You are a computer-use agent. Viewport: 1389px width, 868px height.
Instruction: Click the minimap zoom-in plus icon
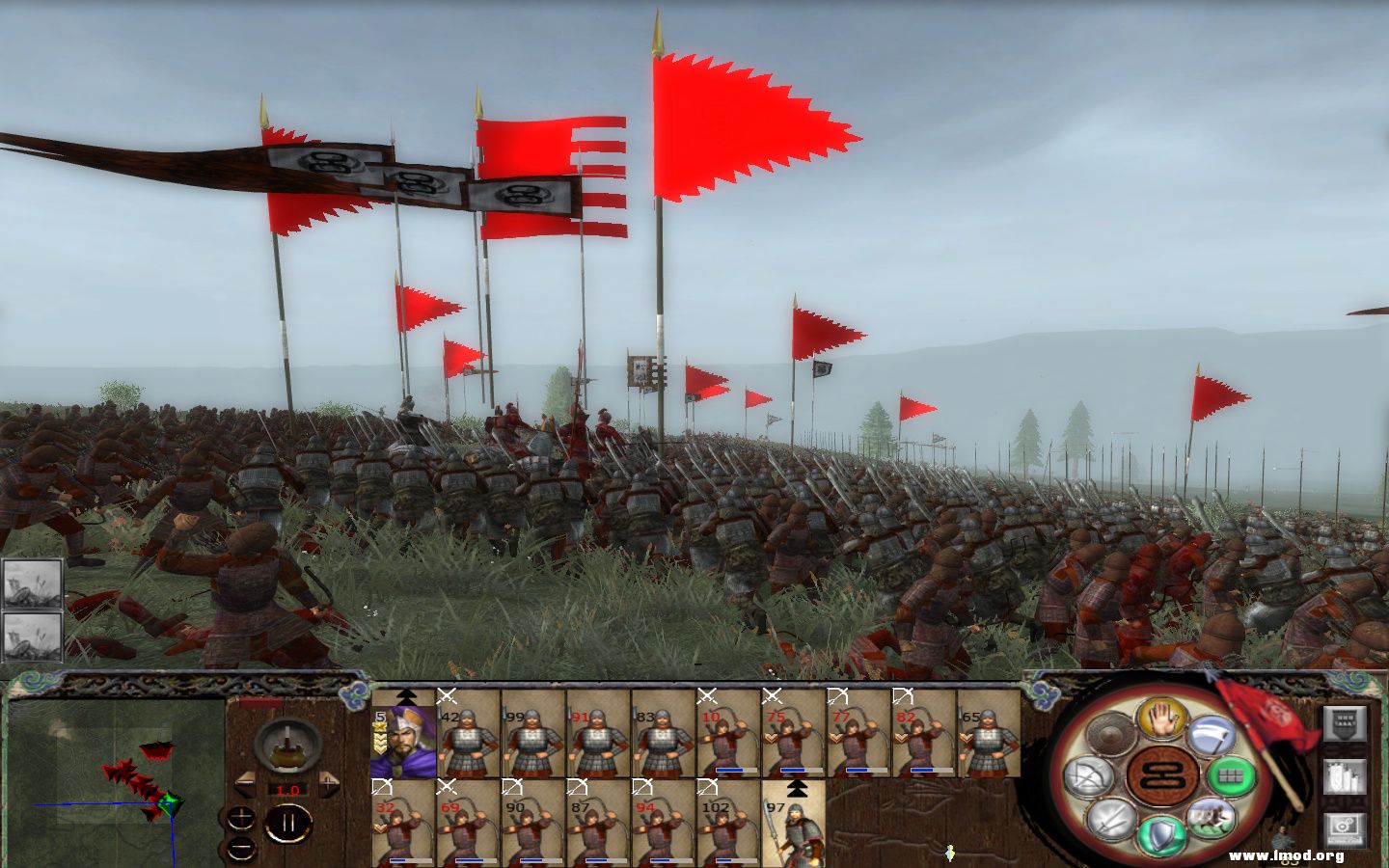point(240,817)
